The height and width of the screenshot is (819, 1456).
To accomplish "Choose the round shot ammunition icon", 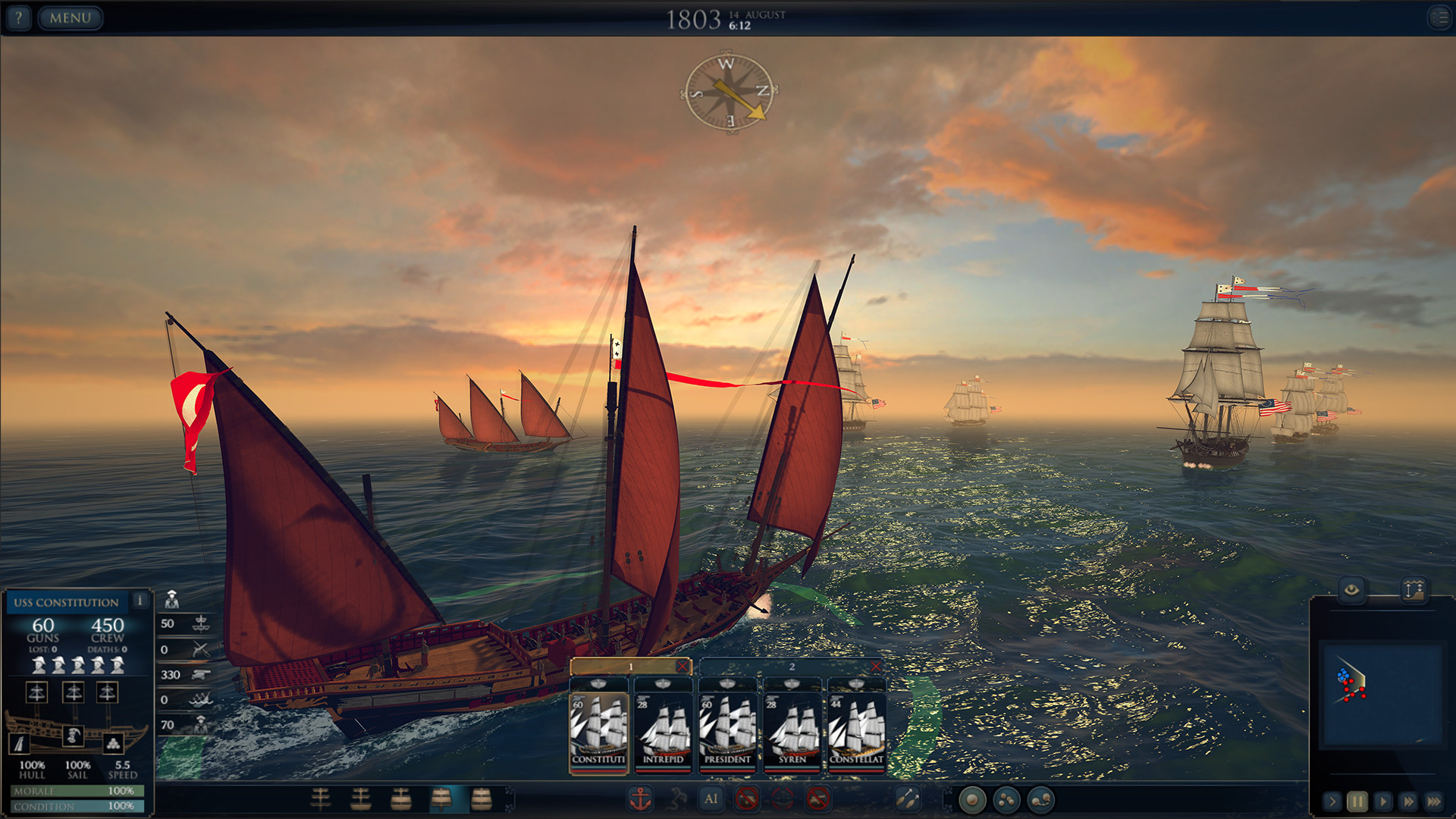I will [971, 799].
